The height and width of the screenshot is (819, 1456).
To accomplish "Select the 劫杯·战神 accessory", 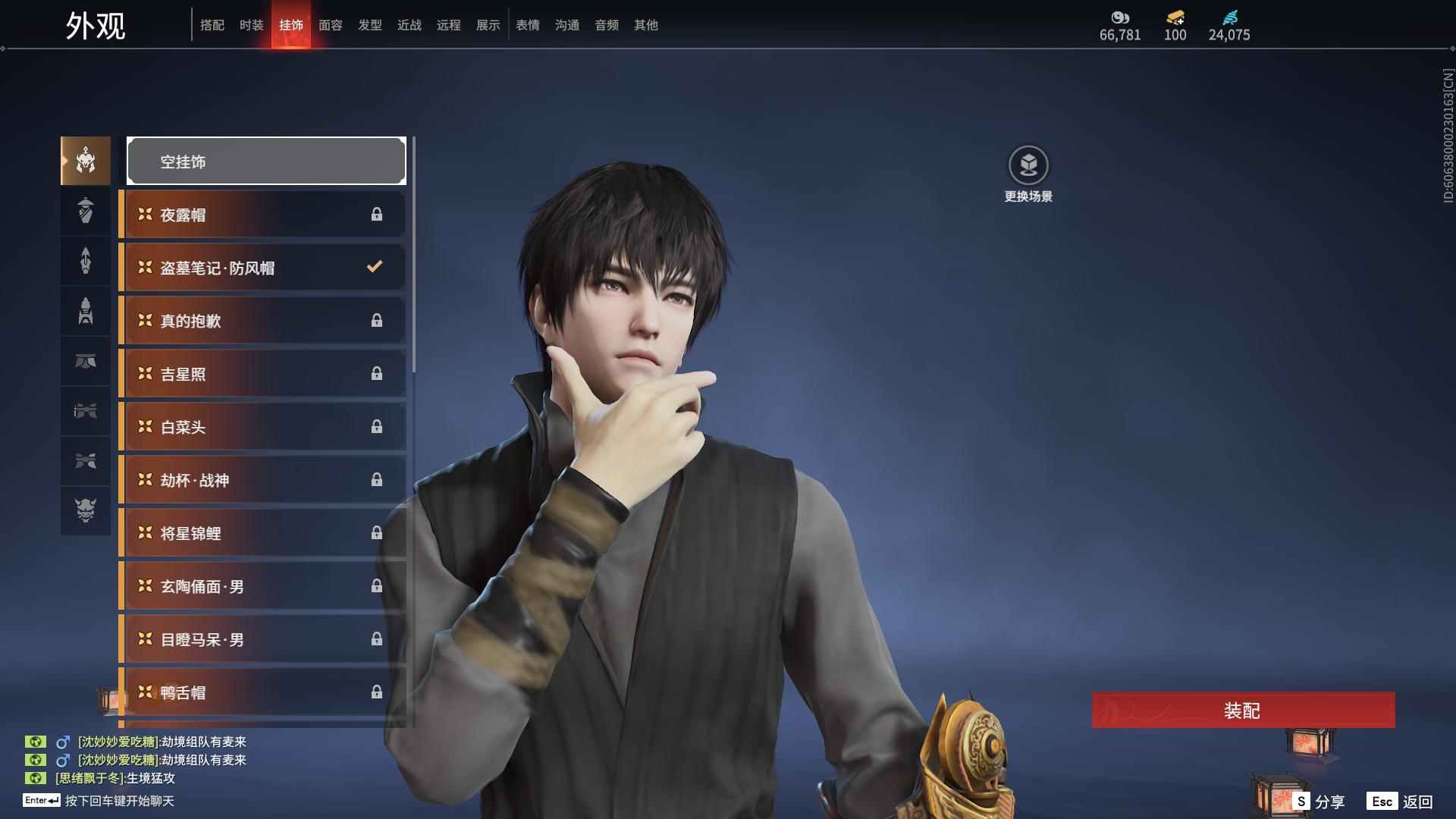I will (x=262, y=480).
